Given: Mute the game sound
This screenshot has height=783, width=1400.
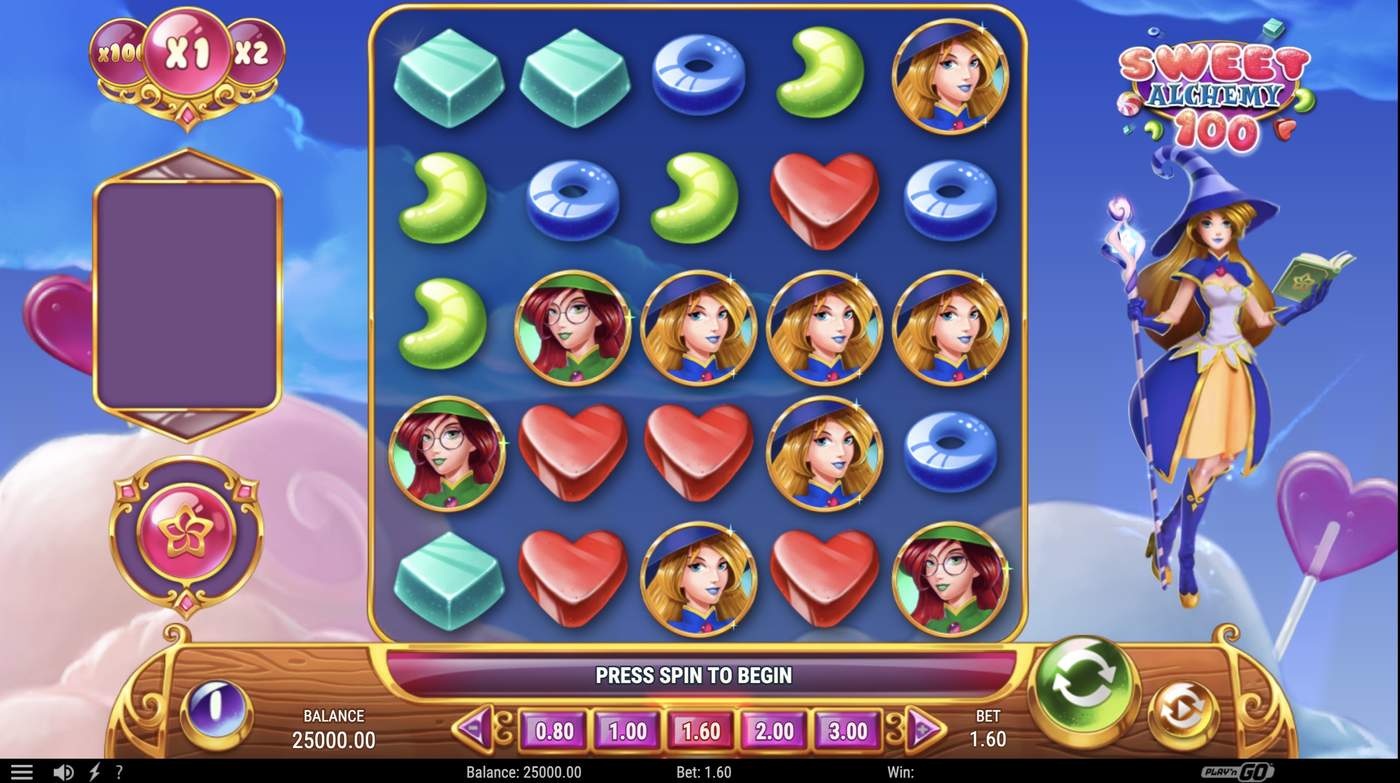Looking at the screenshot, I should [64, 771].
